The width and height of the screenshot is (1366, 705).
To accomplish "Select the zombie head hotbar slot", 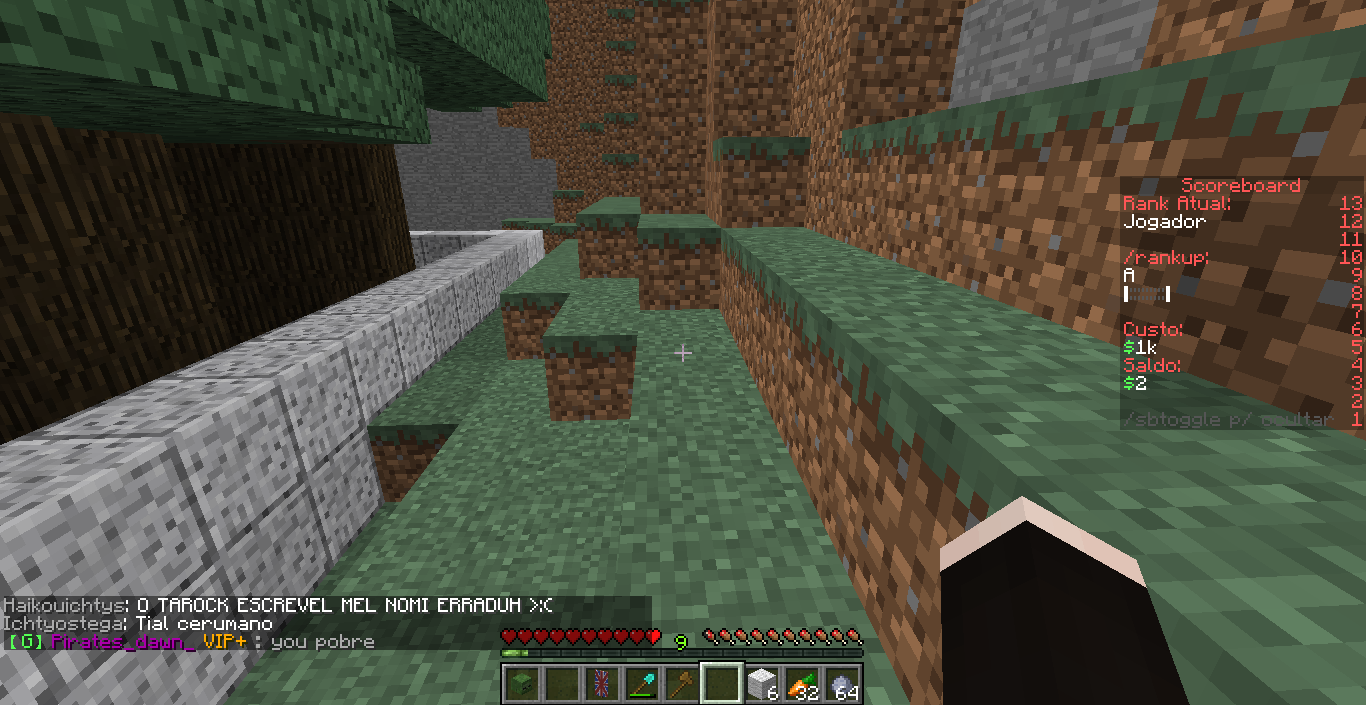I will (x=521, y=684).
